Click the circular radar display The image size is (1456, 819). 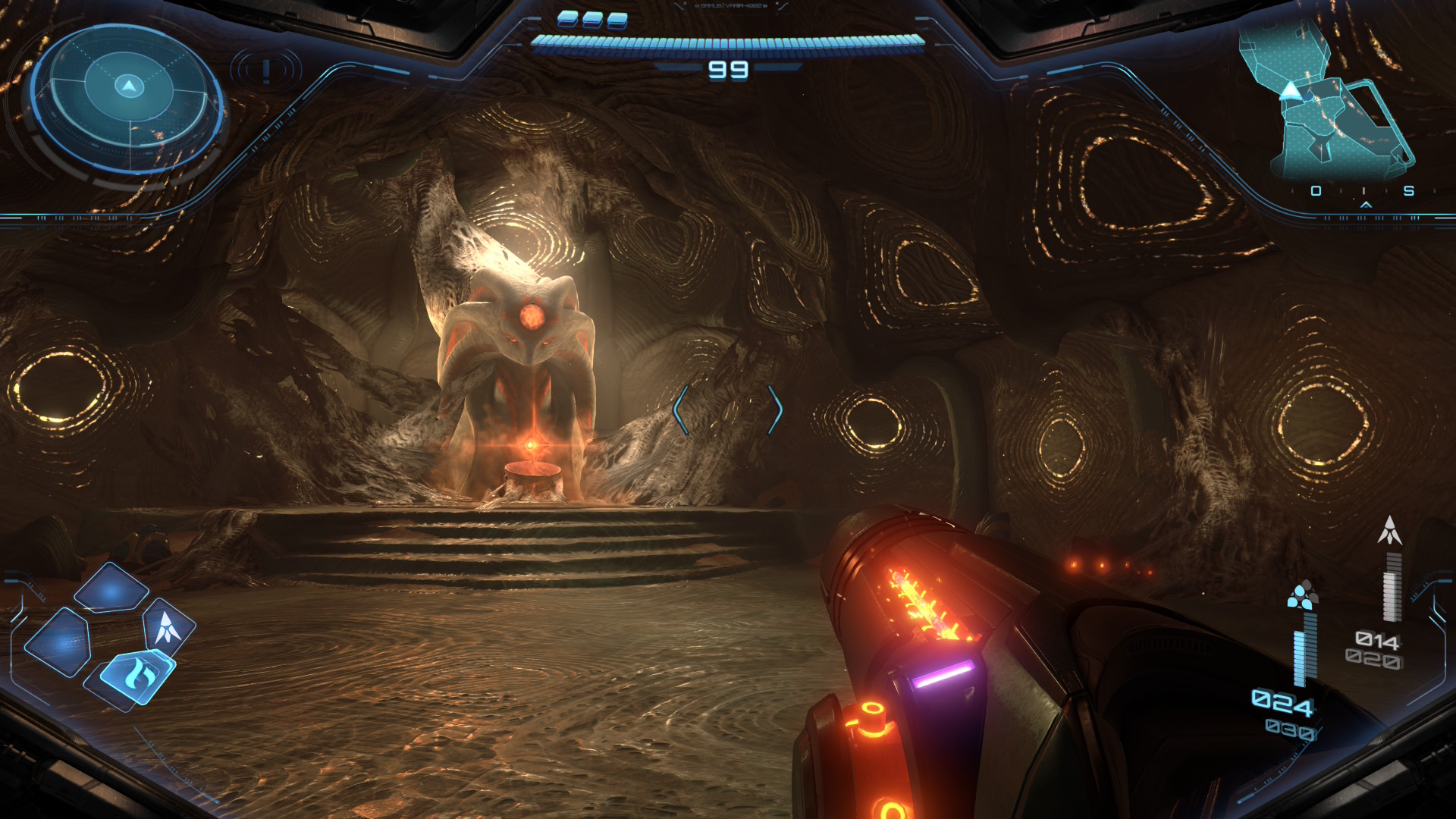(127, 99)
